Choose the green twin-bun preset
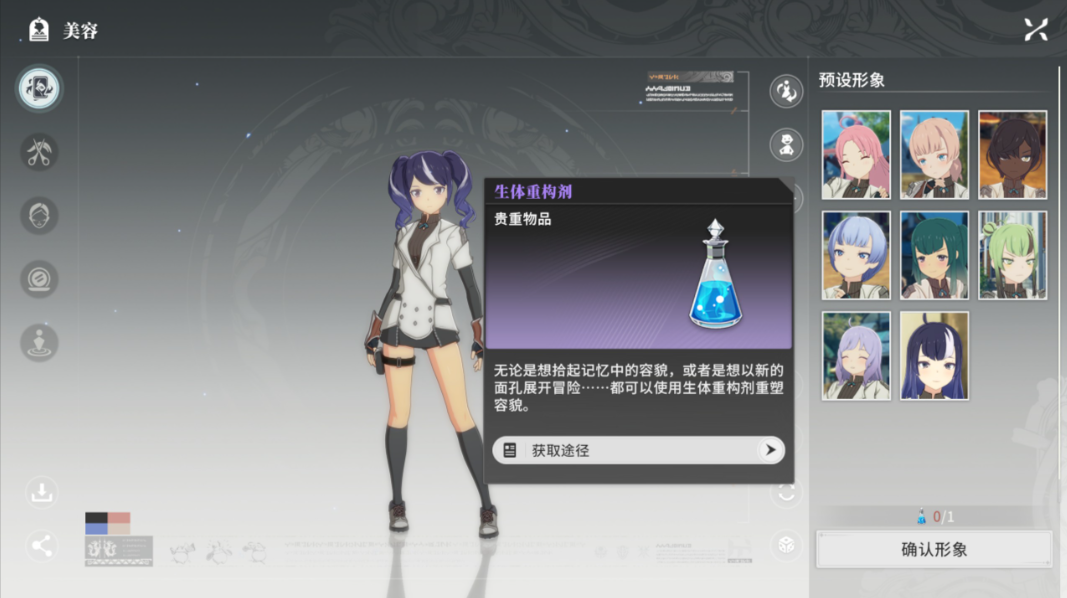This screenshot has height=598, width=1067. [x=1012, y=255]
